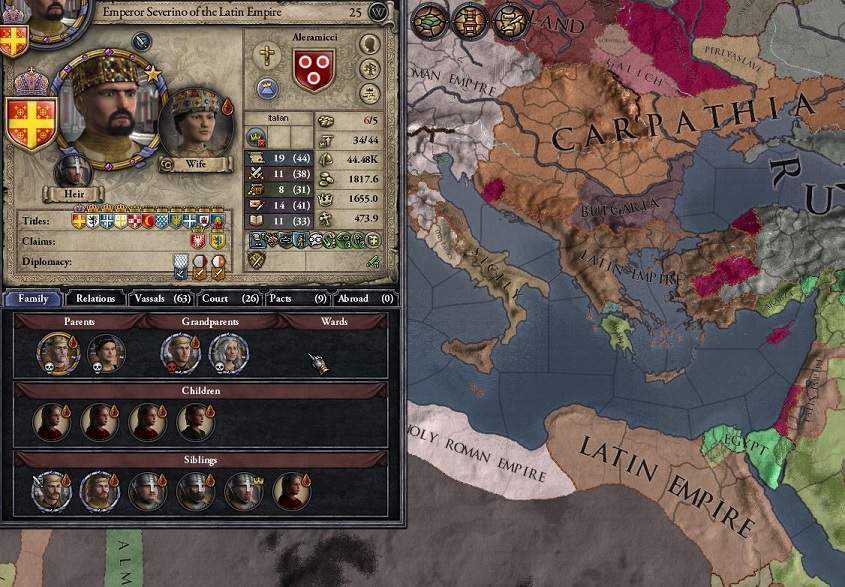Open the Vassals tab

[160, 298]
